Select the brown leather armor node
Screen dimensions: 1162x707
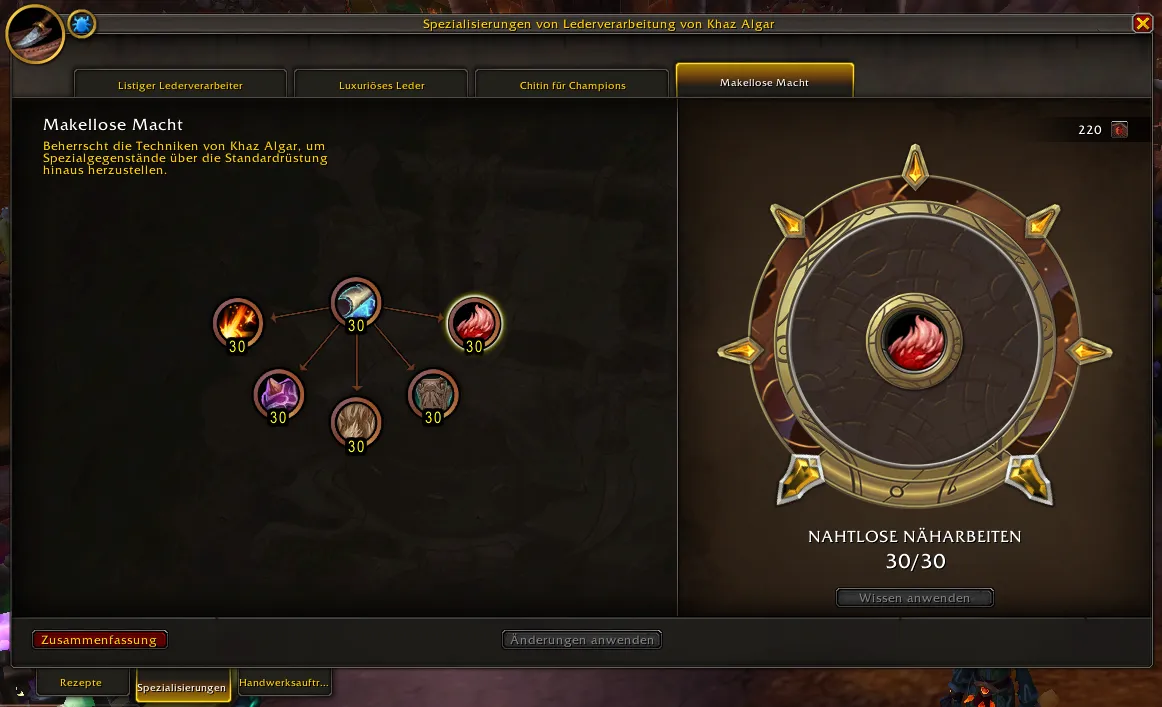point(433,393)
